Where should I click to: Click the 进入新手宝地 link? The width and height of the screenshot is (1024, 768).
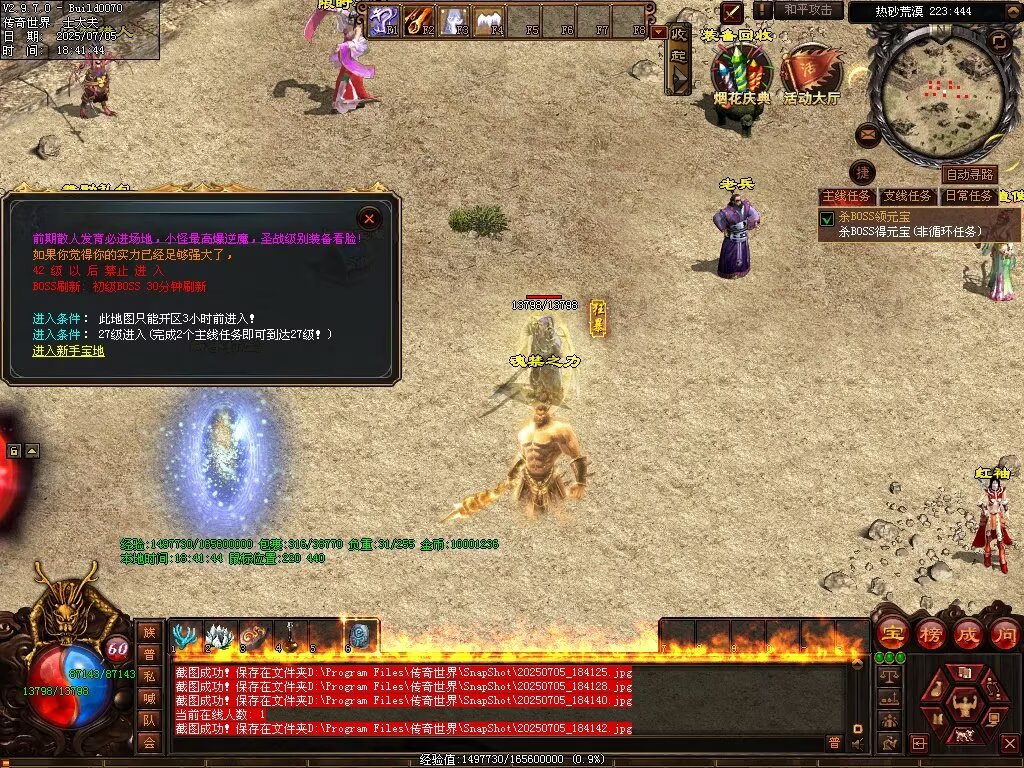click(x=68, y=351)
